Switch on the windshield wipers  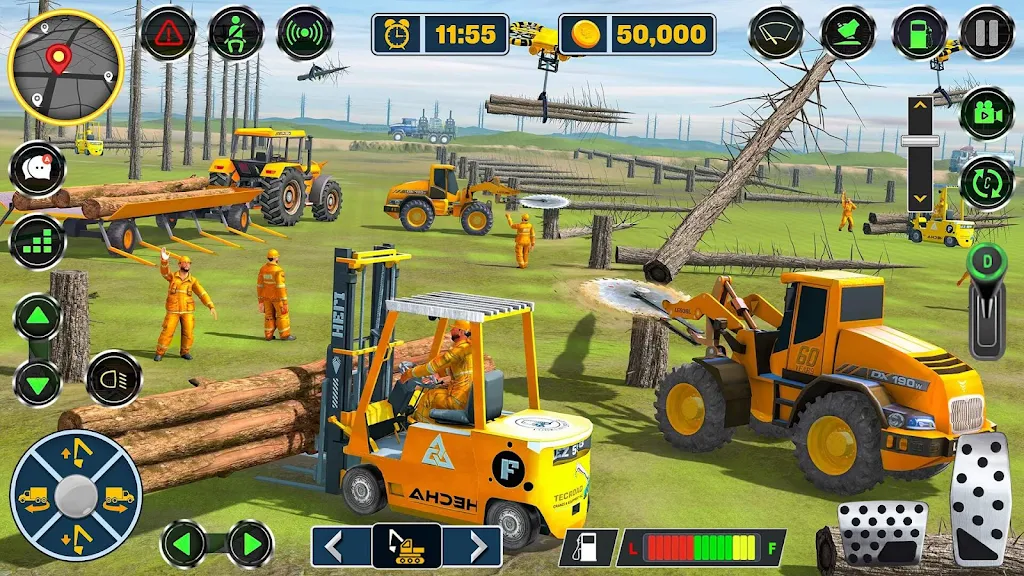(x=776, y=33)
